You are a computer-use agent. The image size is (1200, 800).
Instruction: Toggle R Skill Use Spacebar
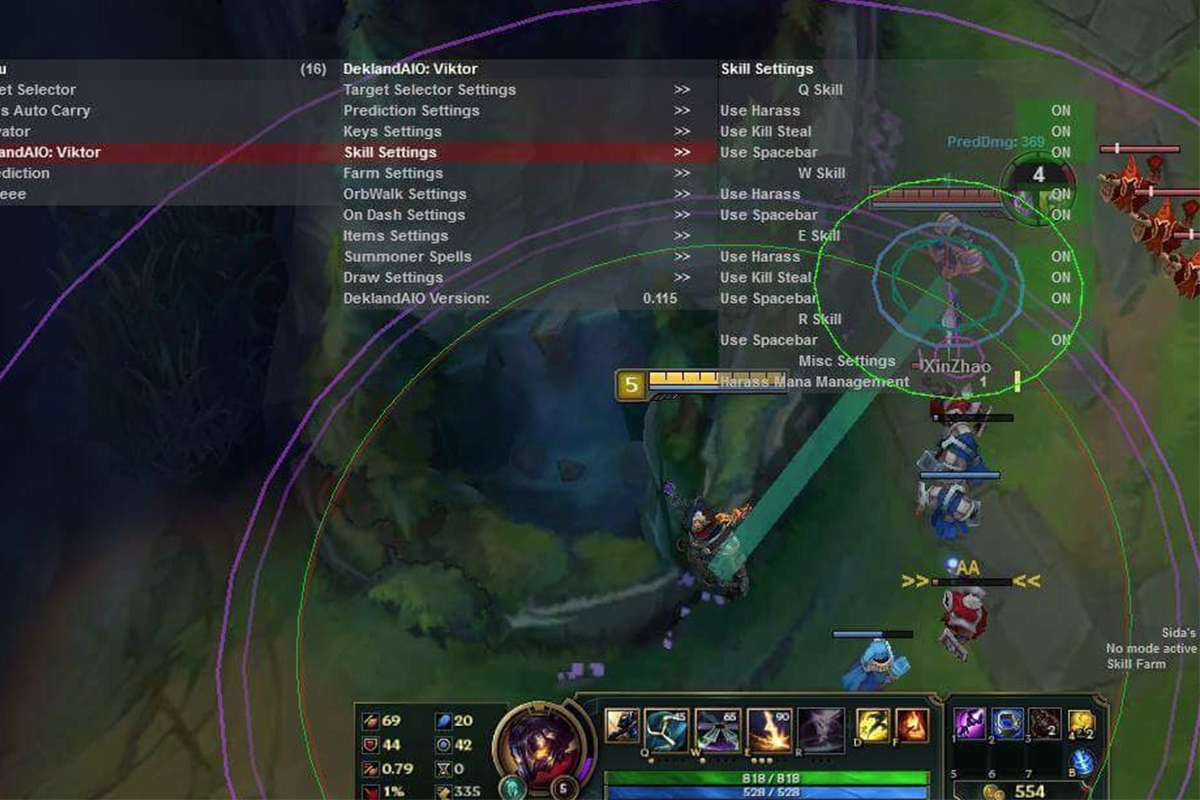(x=1060, y=340)
